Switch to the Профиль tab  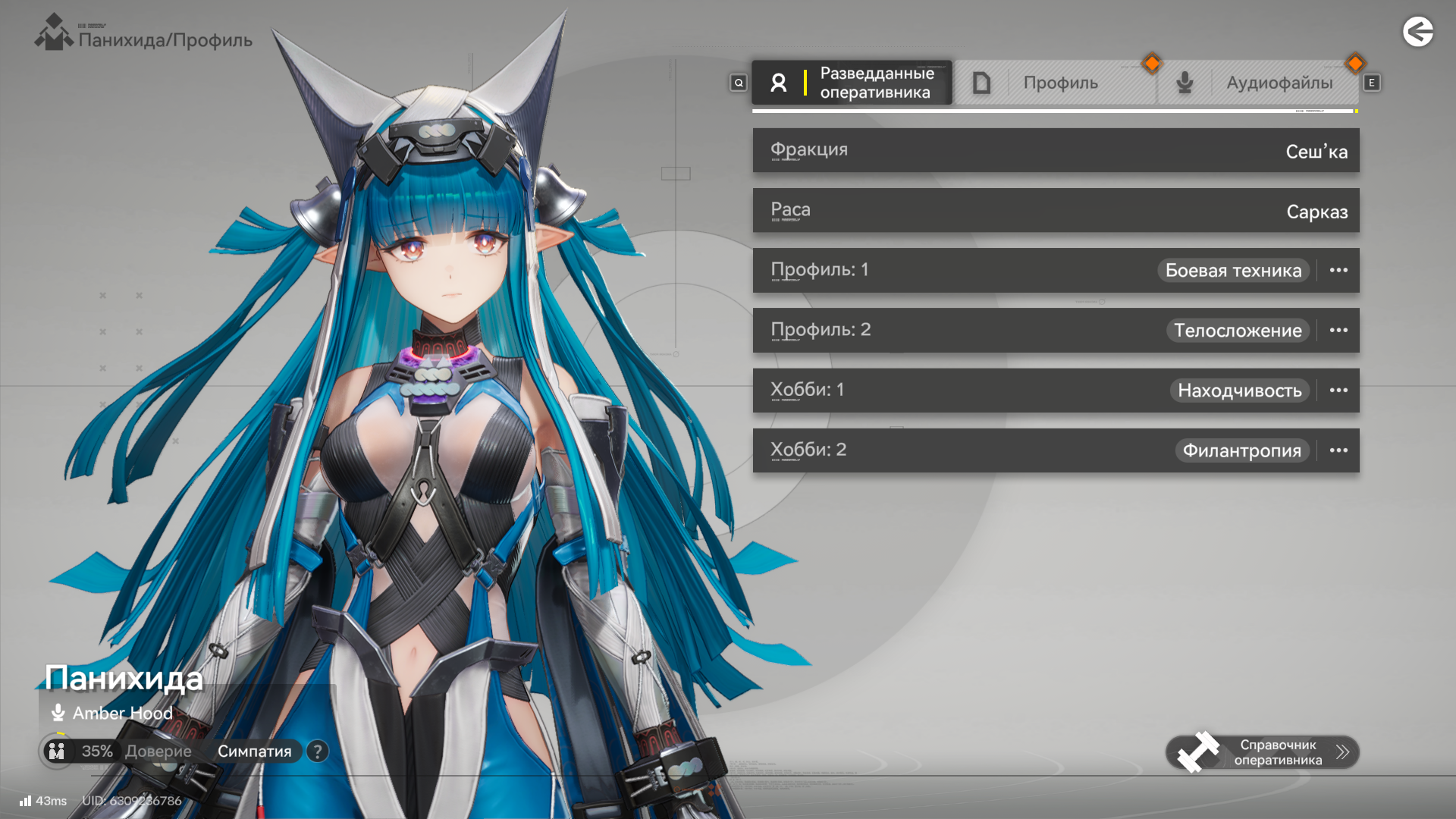pyautogui.click(x=1056, y=83)
